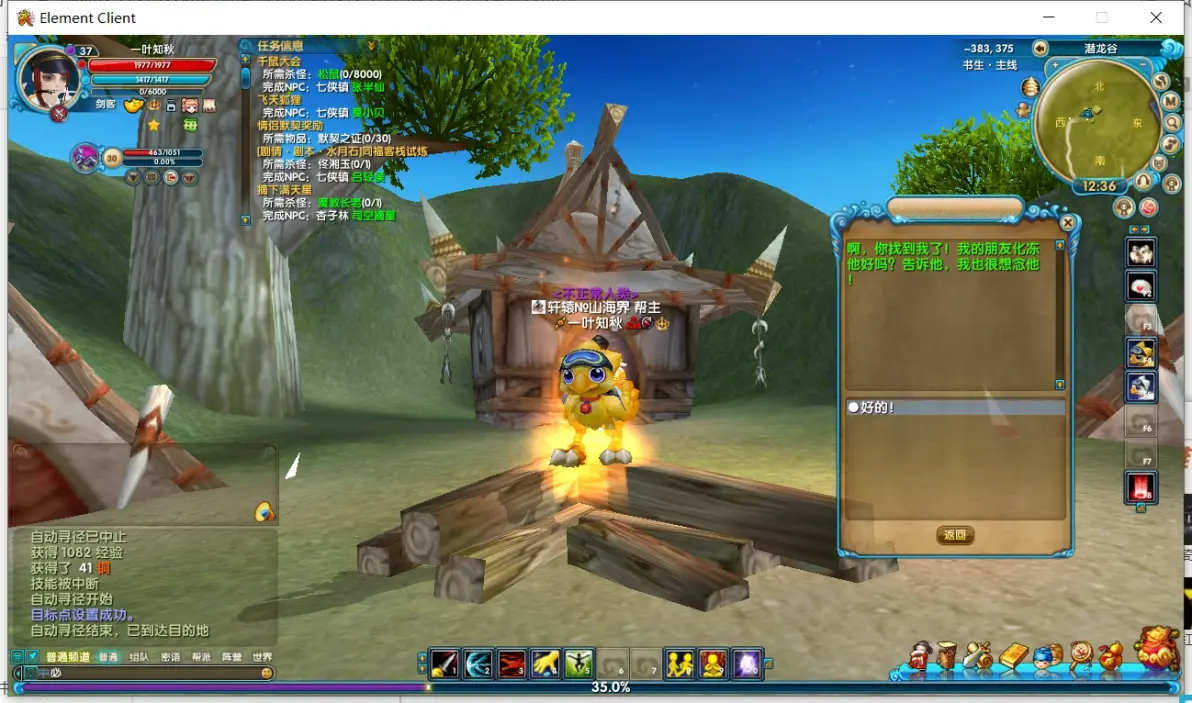This screenshot has height=703, width=1192.
Task: Open the emoji picker in the chat box
Action: [267, 673]
